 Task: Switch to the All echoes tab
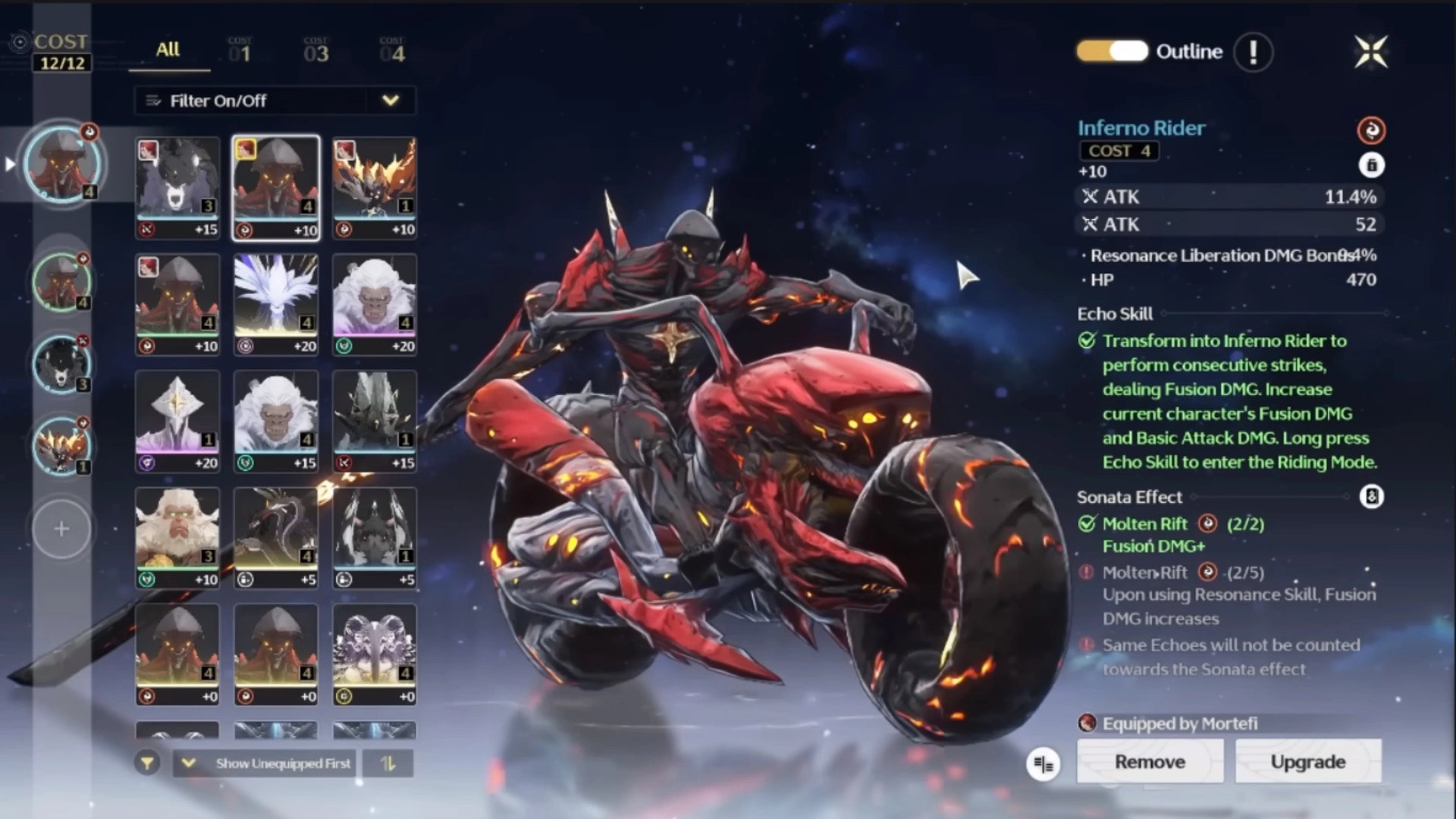(x=168, y=50)
